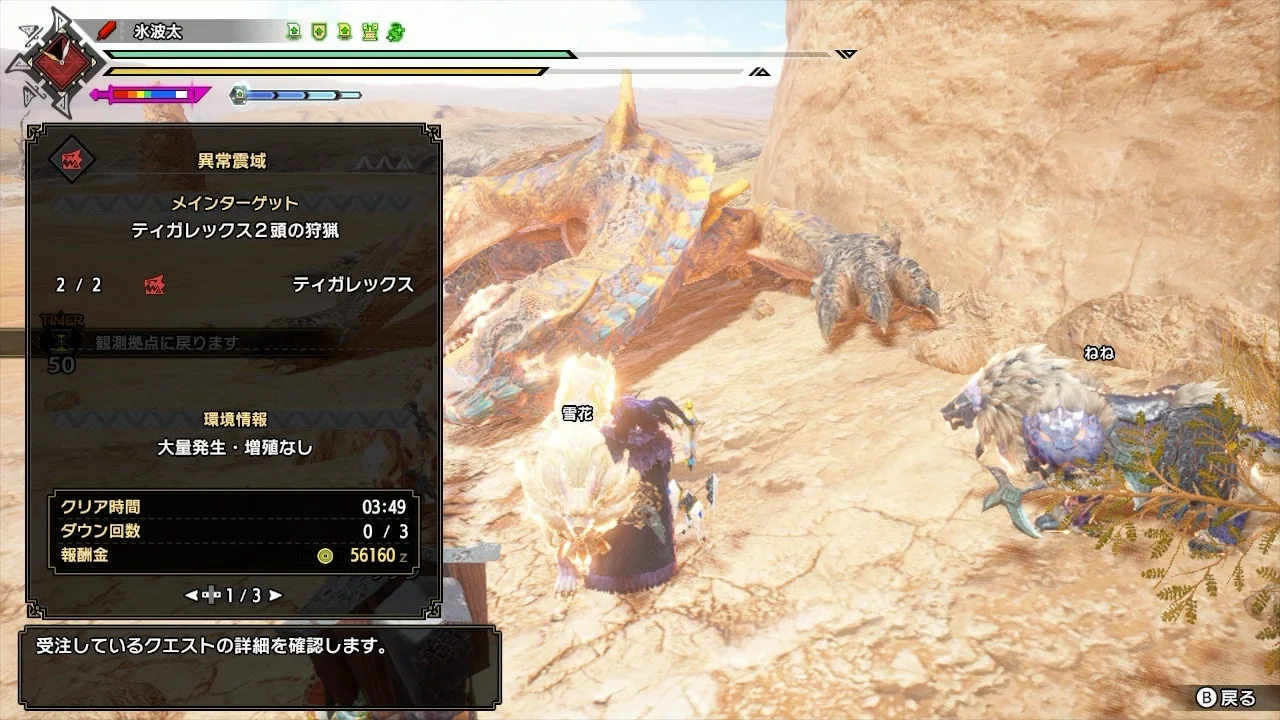Select the red monster quest emblem
The height and width of the screenshot is (720, 1280).
pos(72,159)
